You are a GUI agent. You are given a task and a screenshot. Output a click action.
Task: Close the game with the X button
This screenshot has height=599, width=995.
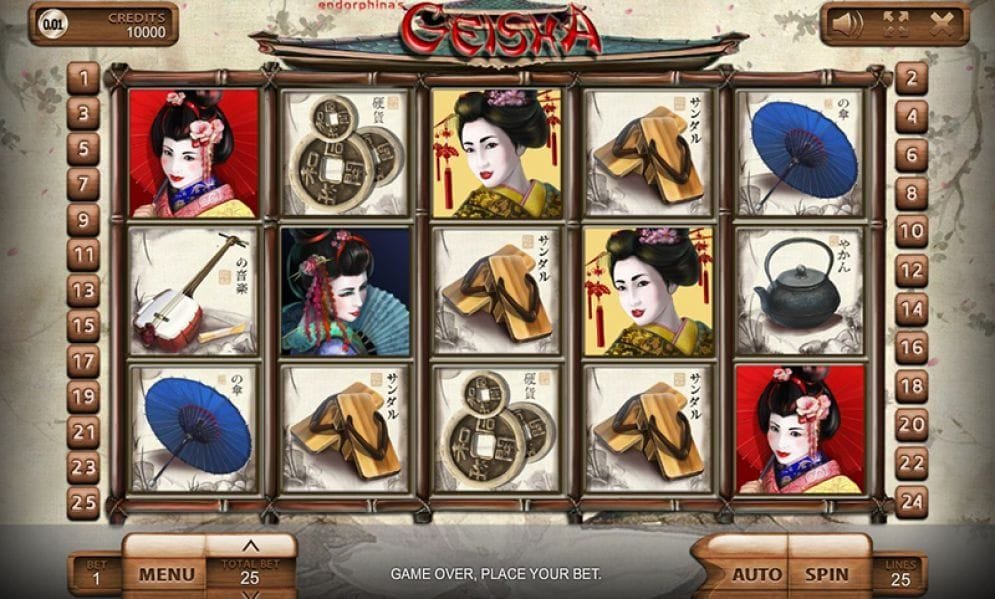[x=941, y=24]
